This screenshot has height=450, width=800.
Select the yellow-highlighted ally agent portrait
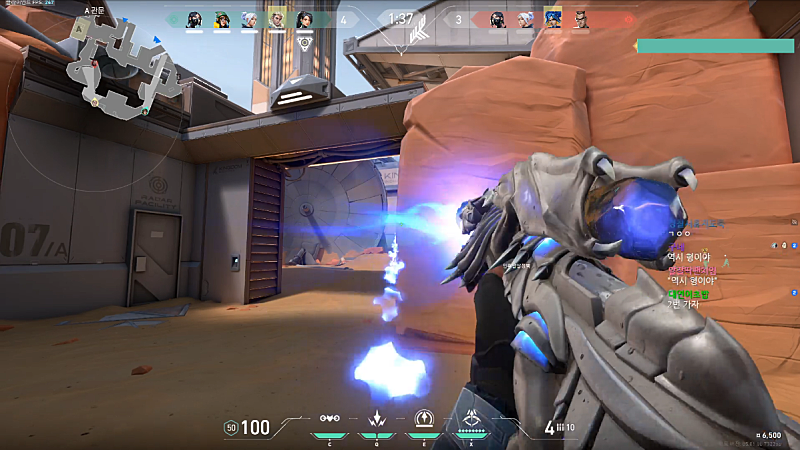(x=277, y=18)
